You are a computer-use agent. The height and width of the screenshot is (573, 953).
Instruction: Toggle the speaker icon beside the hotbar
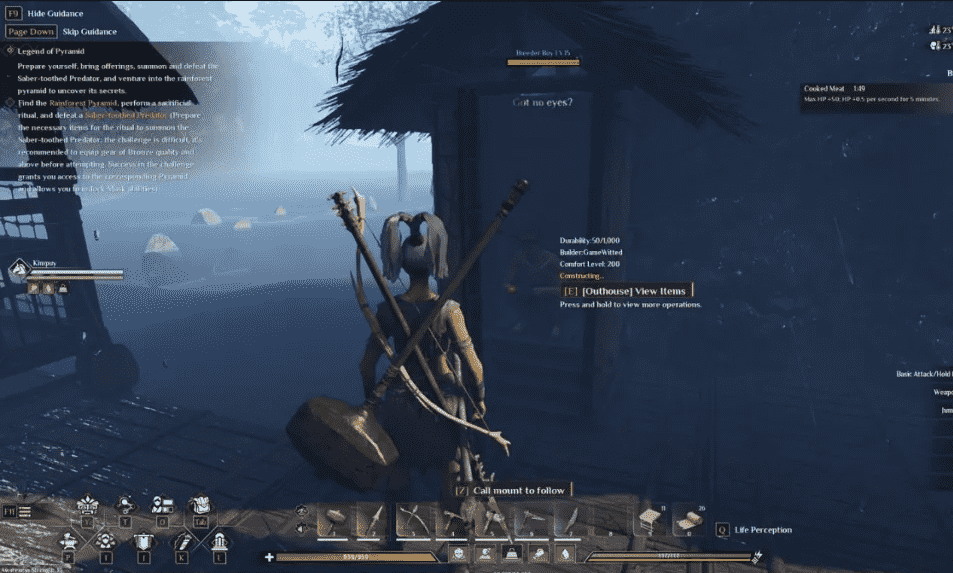pyautogui.click(x=302, y=528)
